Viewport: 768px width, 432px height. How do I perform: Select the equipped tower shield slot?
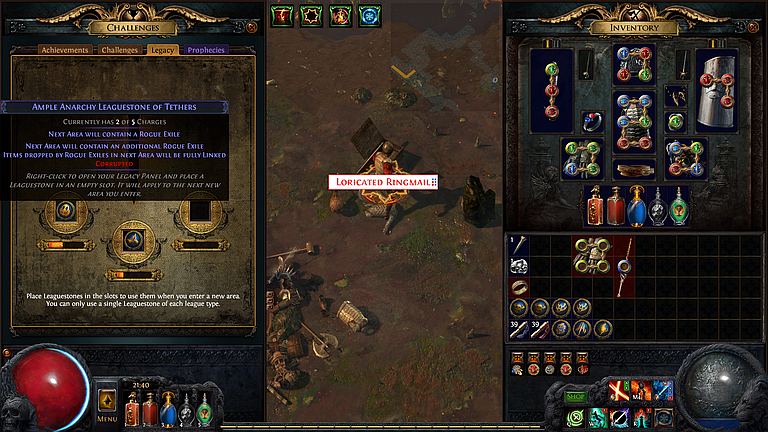tap(720, 87)
